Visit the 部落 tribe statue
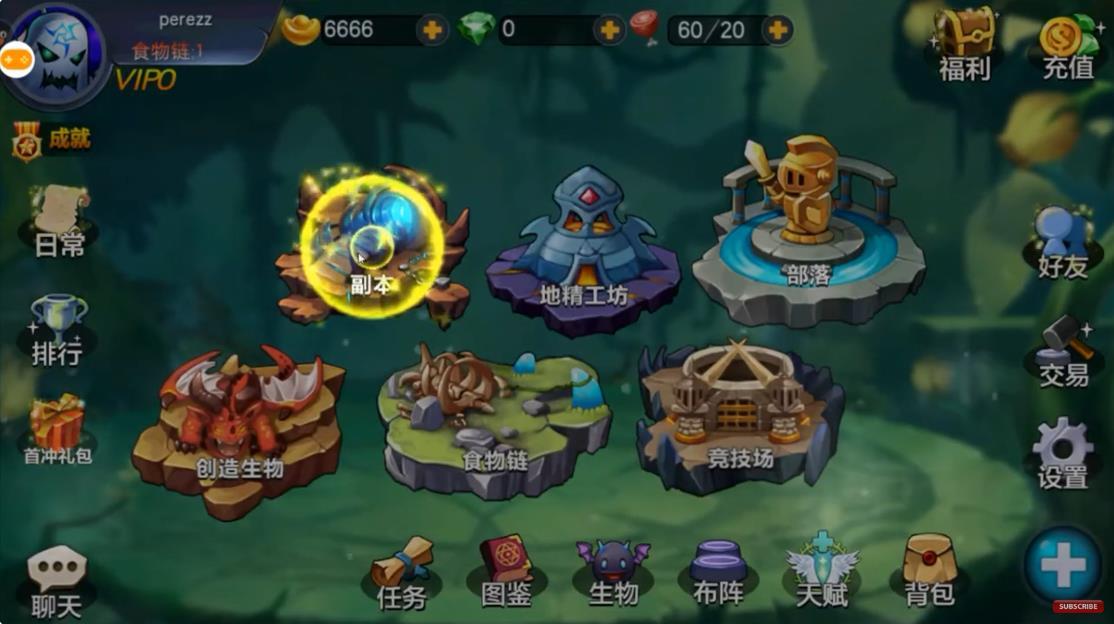 807,235
